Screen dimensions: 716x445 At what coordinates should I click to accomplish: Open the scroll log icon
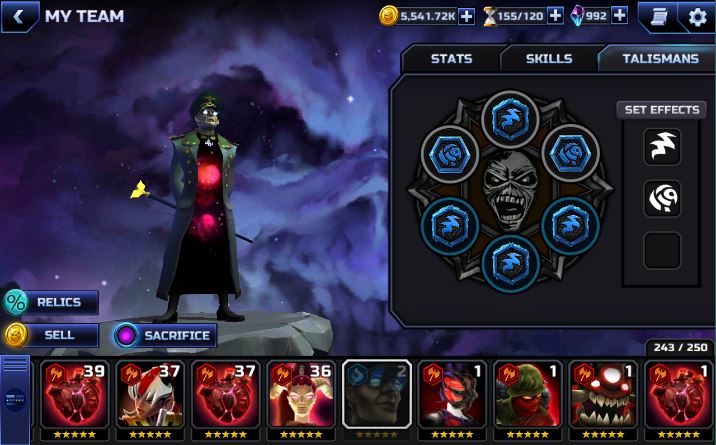[658, 16]
